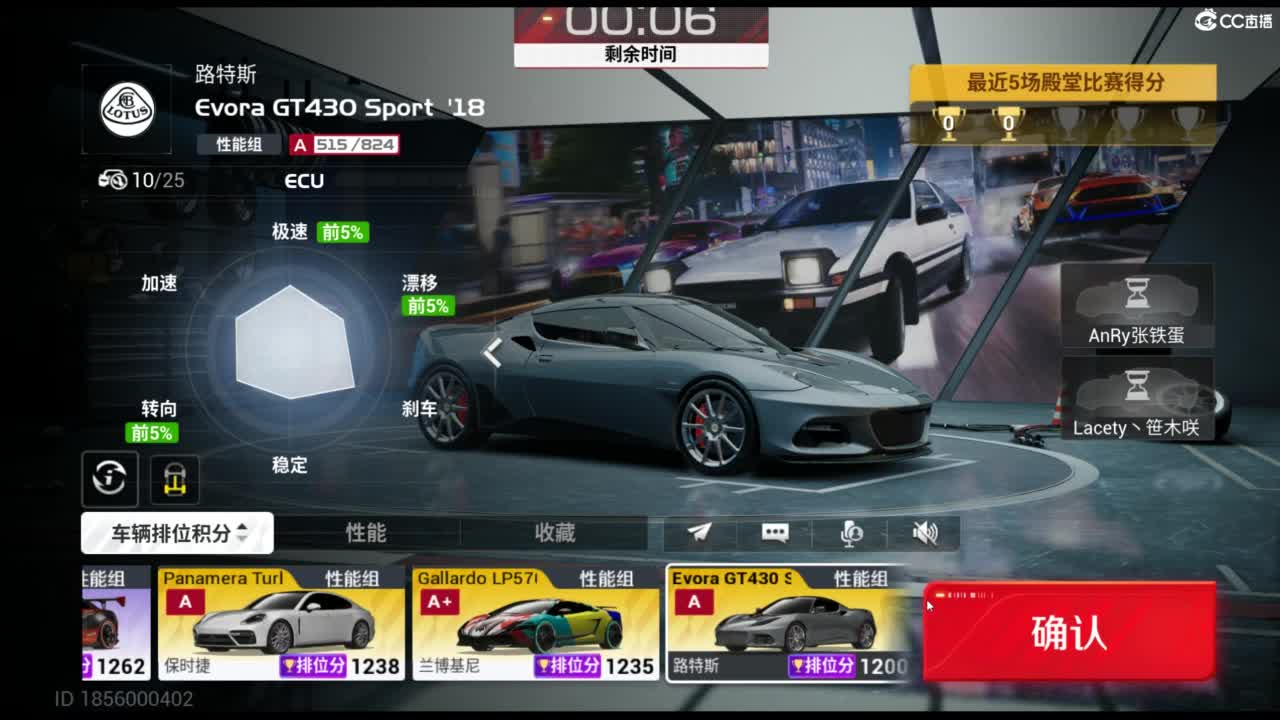The image size is (1280, 720).
Task: Click the Lotus brand logo
Action: (127, 110)
